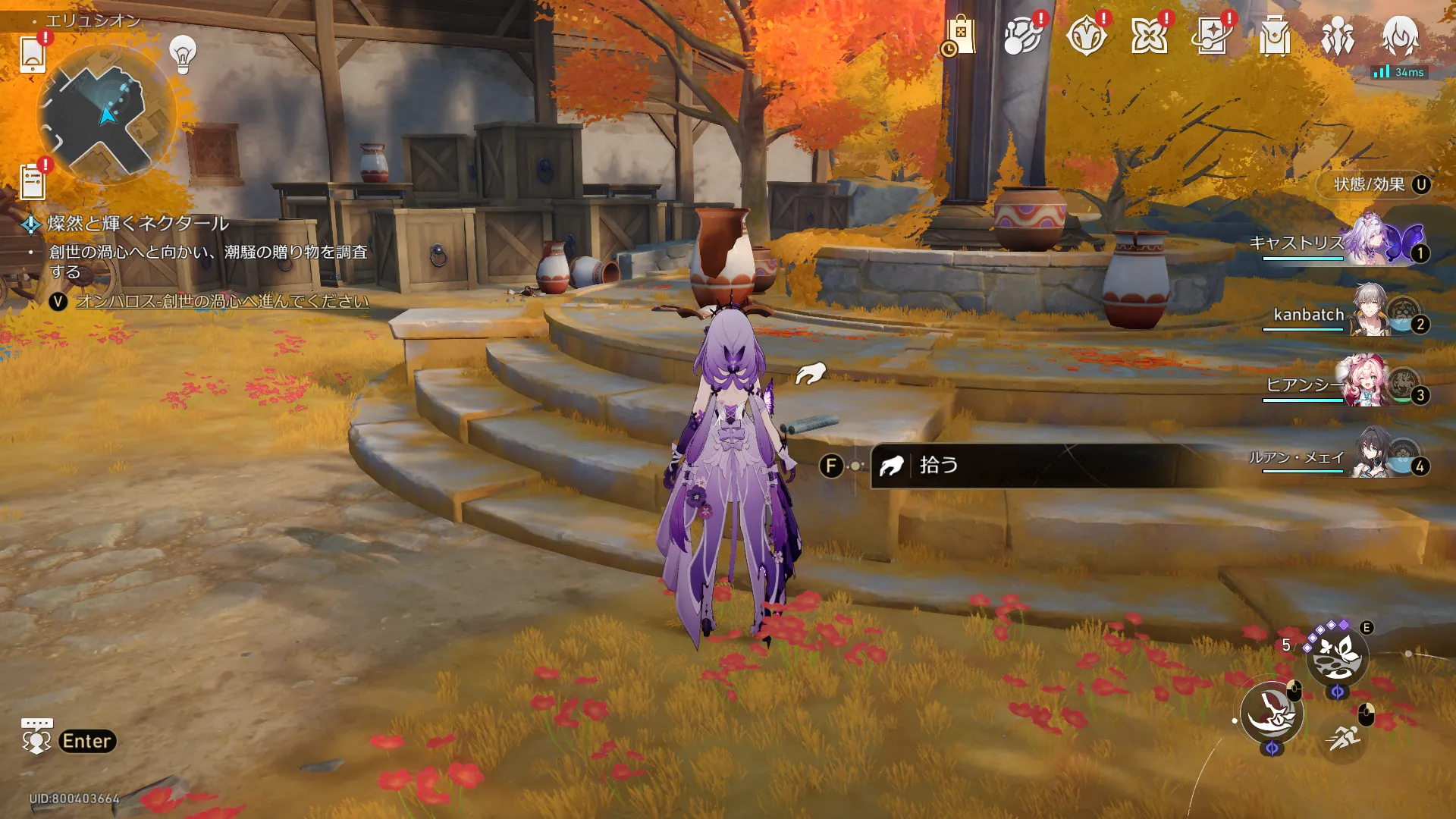The image size is (1456, 819).
Task: Open the Interastral Guide book icon
Action: pyautogui.click(x=1211, y=36)
